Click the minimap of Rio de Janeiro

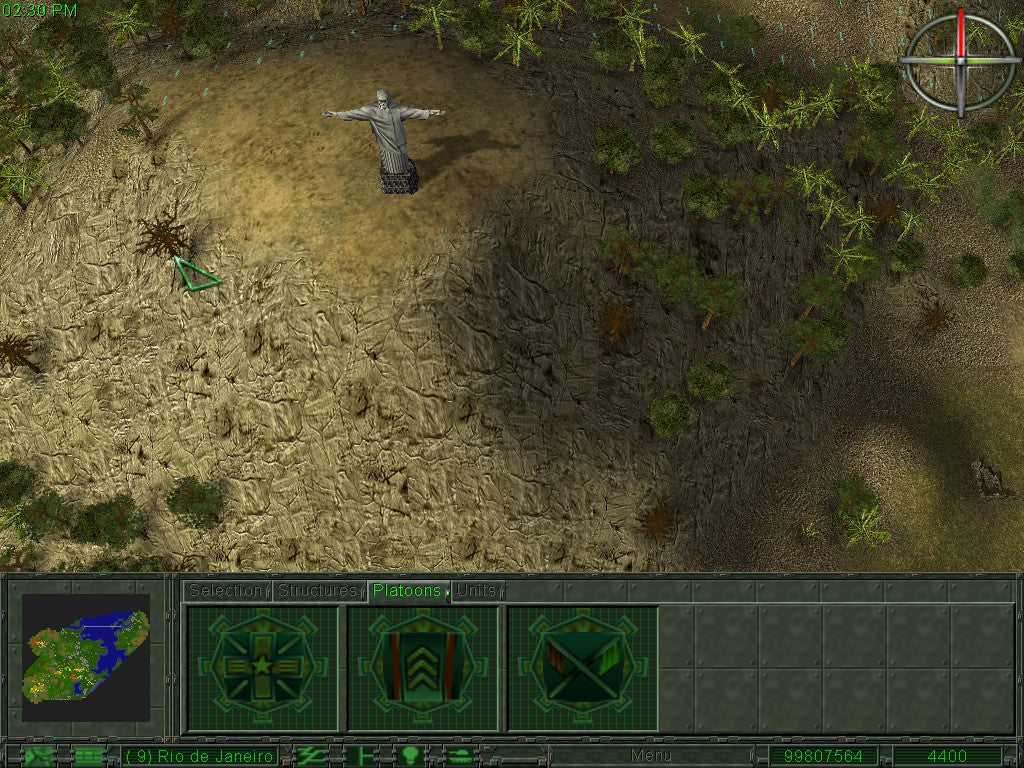point(86,657)
